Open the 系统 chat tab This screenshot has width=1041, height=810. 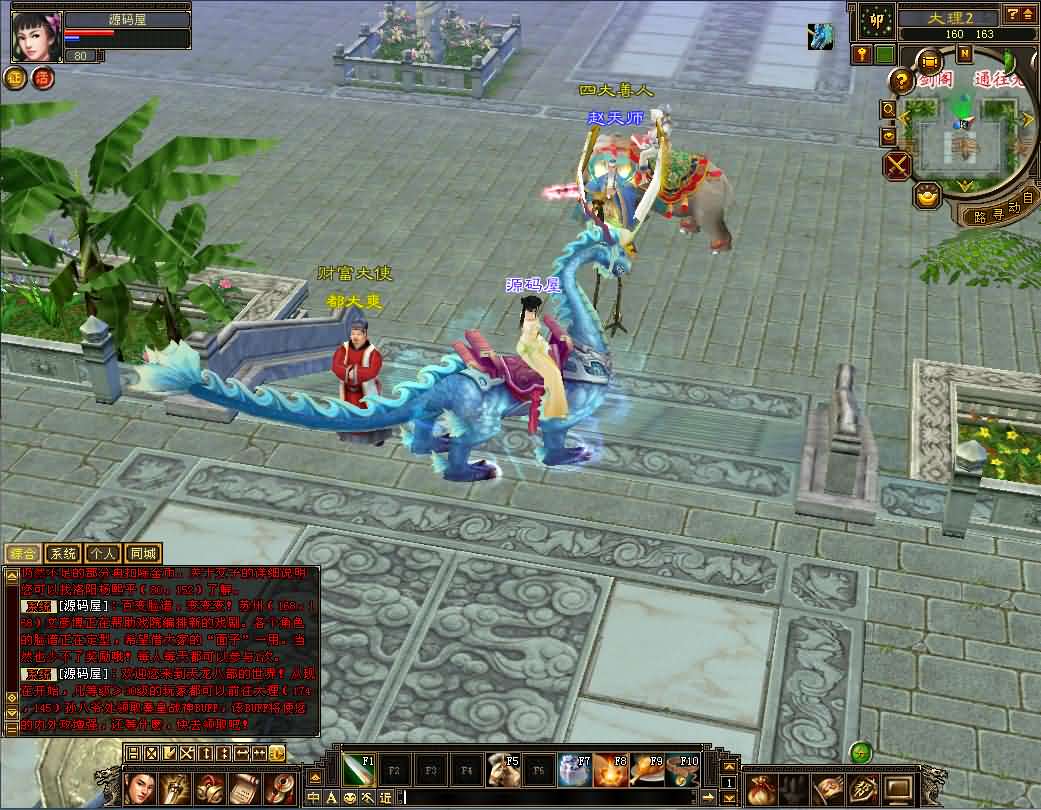[x=62, y=553]
